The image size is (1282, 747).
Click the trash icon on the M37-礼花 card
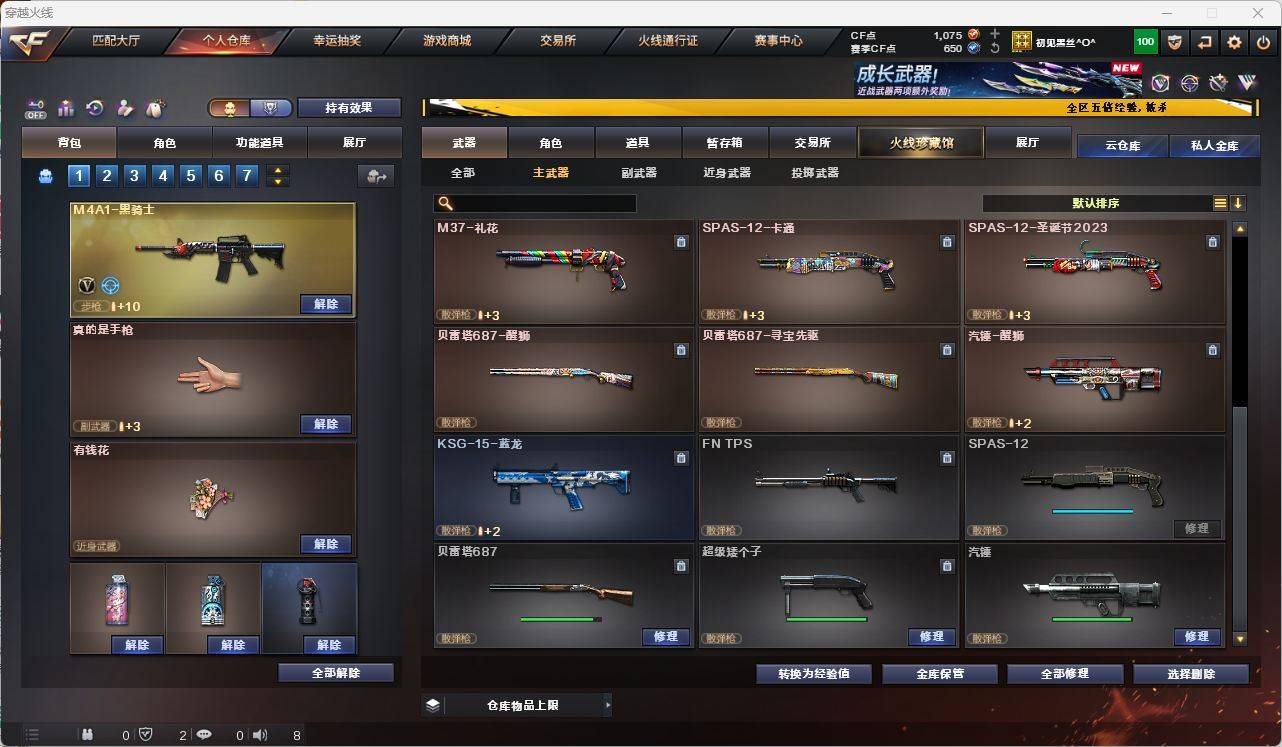[x=680, y=242]
